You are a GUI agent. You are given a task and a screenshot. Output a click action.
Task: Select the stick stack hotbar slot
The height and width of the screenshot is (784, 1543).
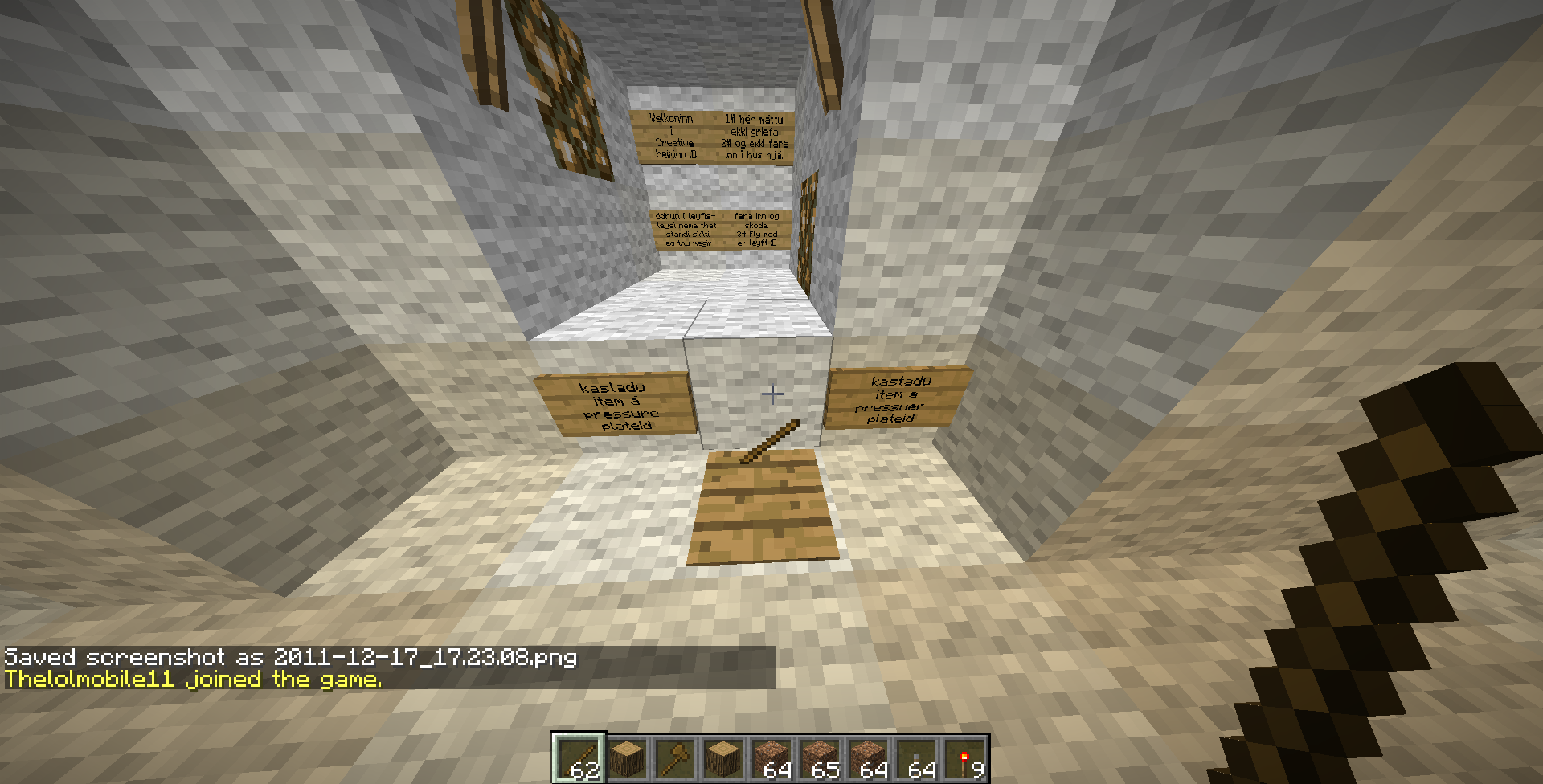coord(578,759)
